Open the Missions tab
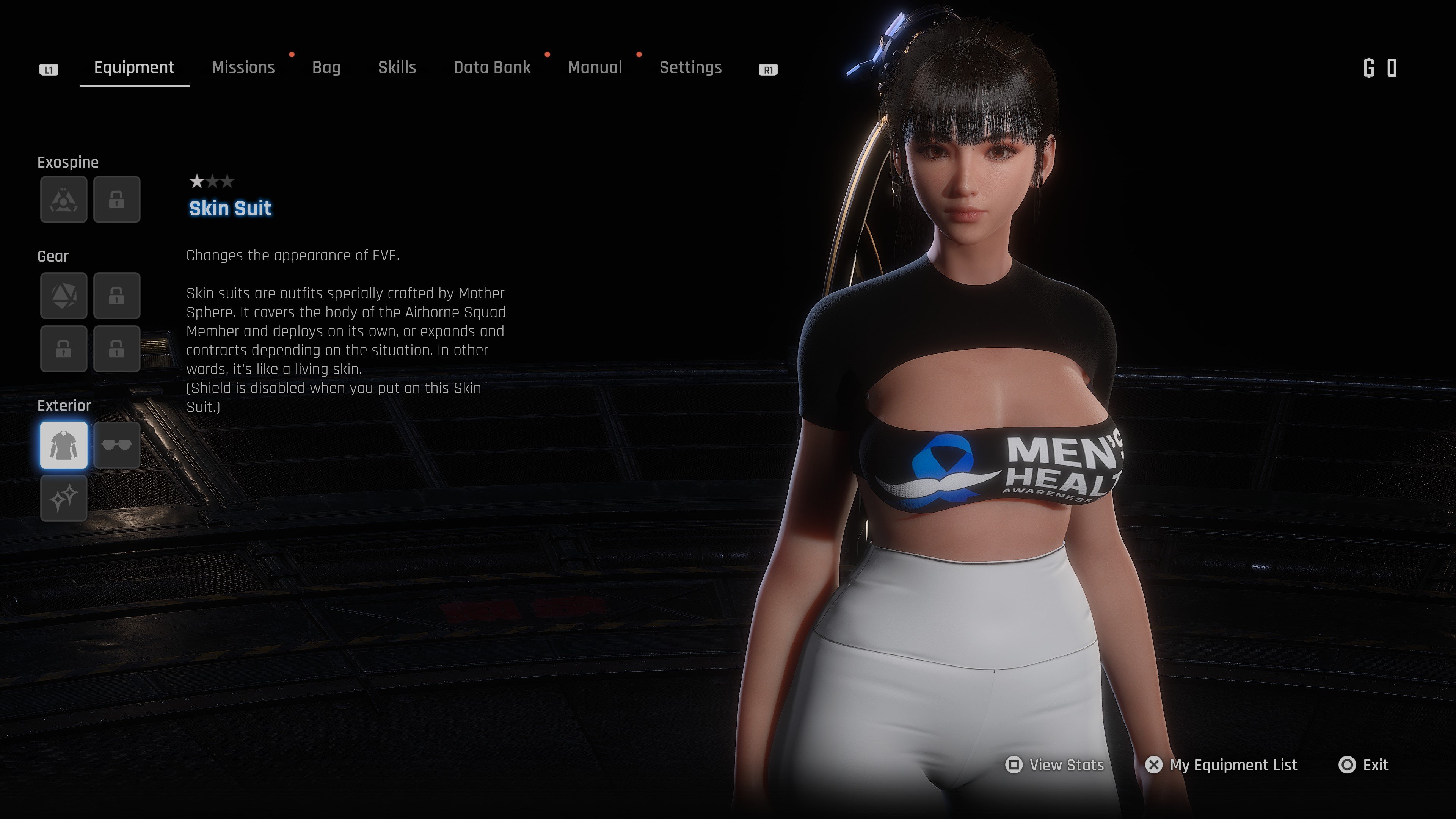The height and width of the screenshot is (819, 1456). click(x=243, y=68)
